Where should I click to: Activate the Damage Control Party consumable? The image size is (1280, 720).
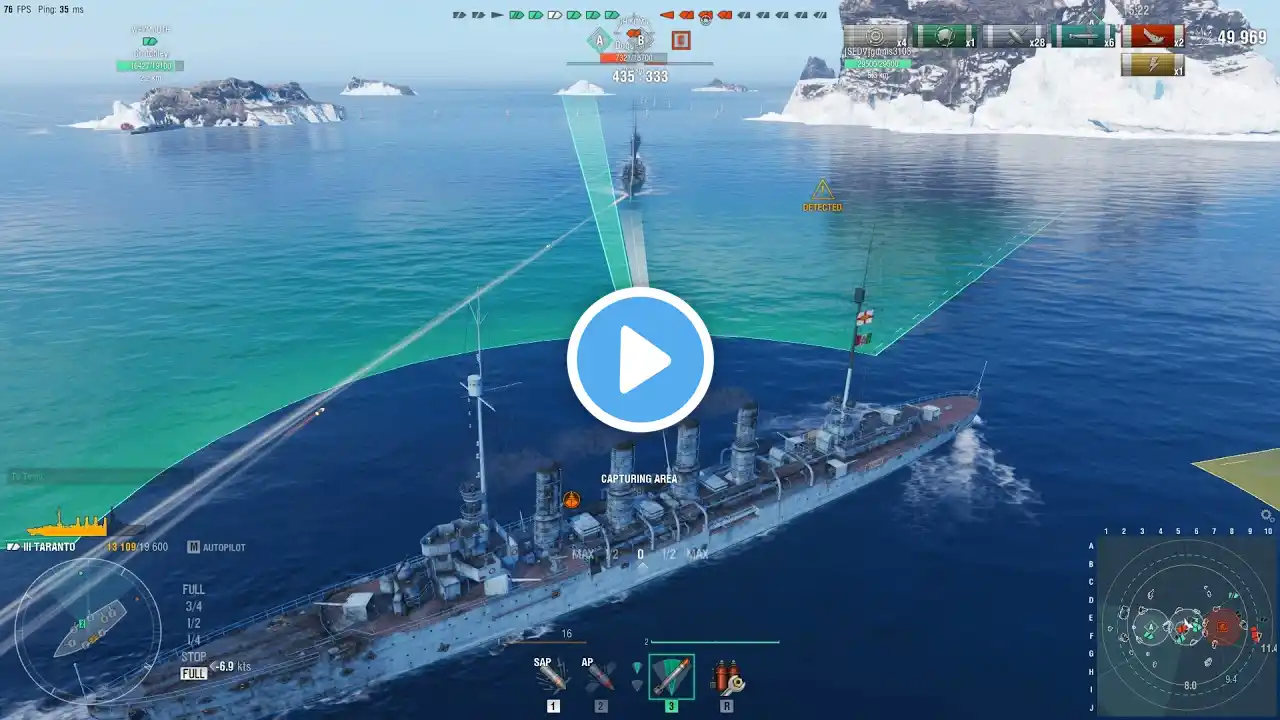coord(726,678)
